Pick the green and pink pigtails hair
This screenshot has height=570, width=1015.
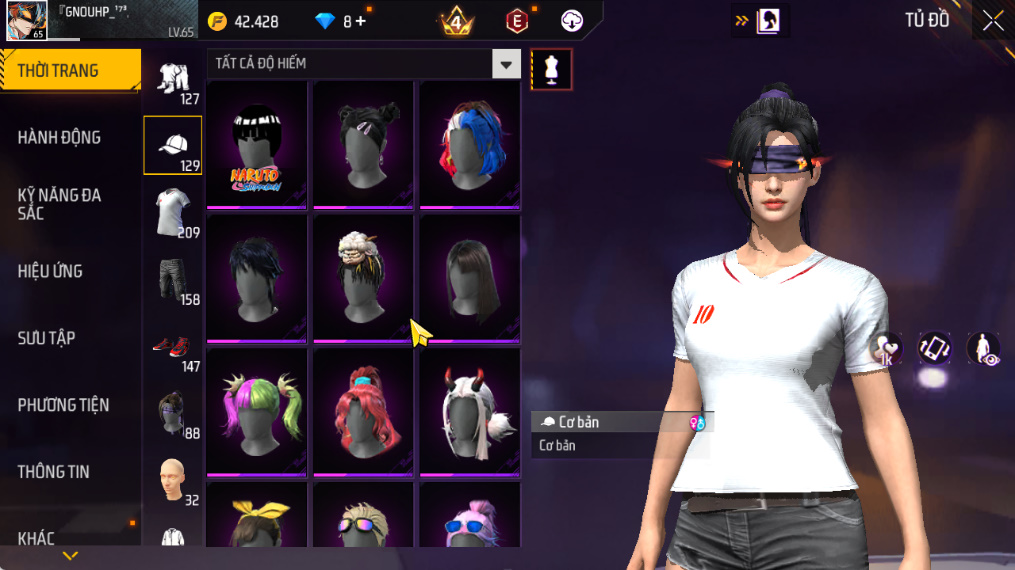[x=257, y=410]
